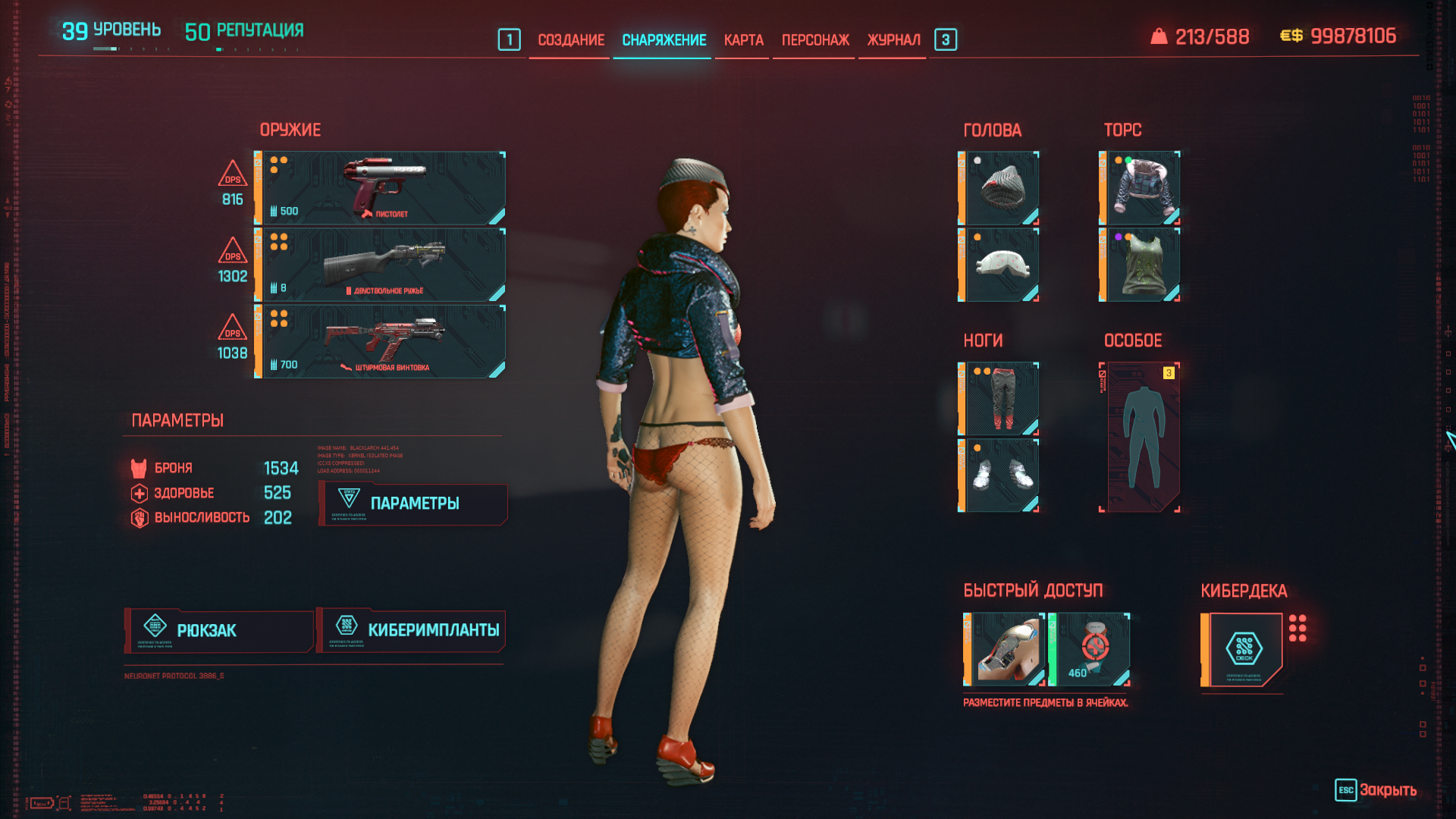Select the white sneakers slot
This screenshot has height=819, width=1456.
(999, 475)
